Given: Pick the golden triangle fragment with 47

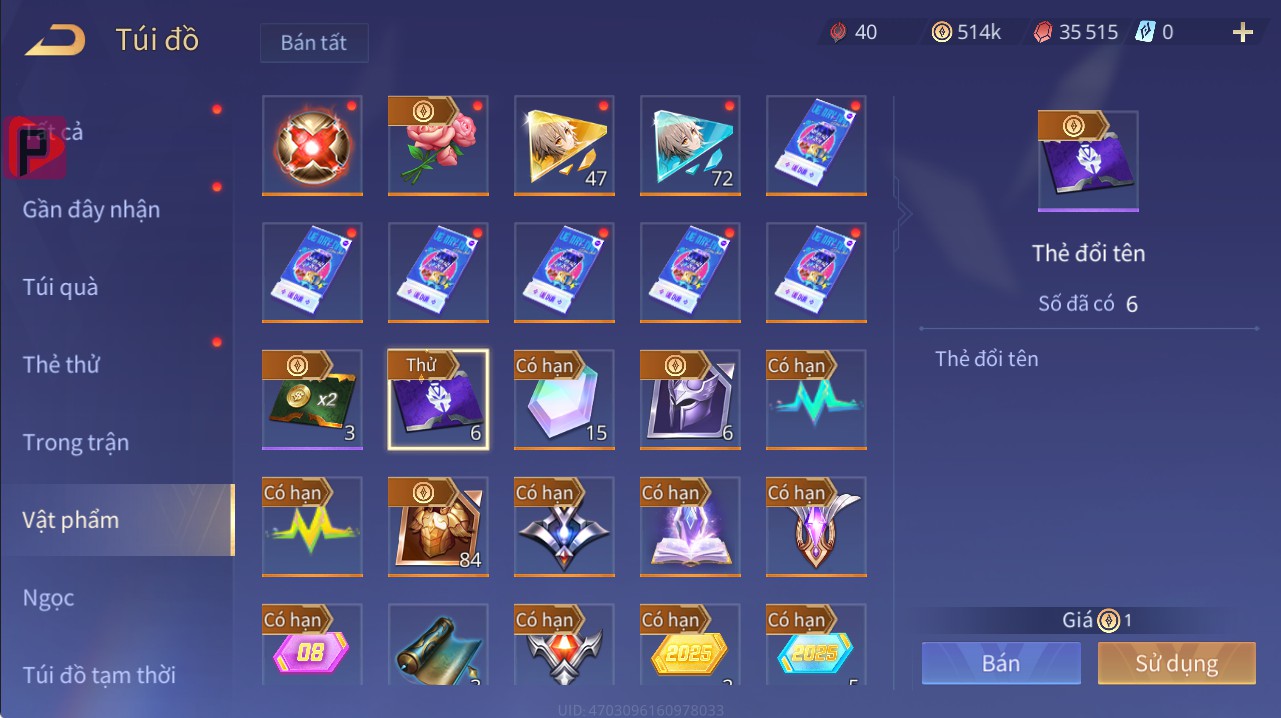Looking at the screenshot, I should 564,146.
